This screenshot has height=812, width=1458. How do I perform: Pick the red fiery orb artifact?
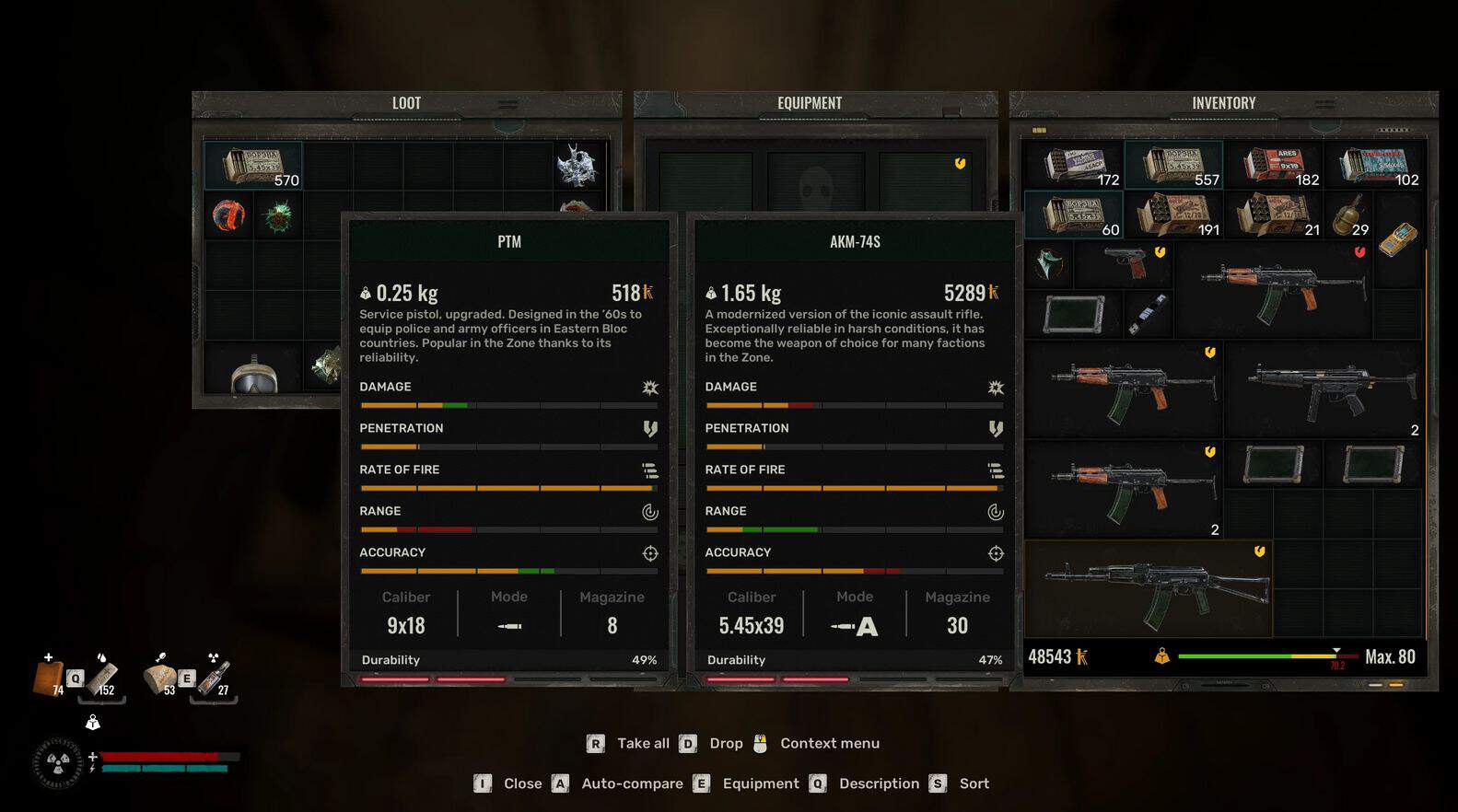point(228,216)
